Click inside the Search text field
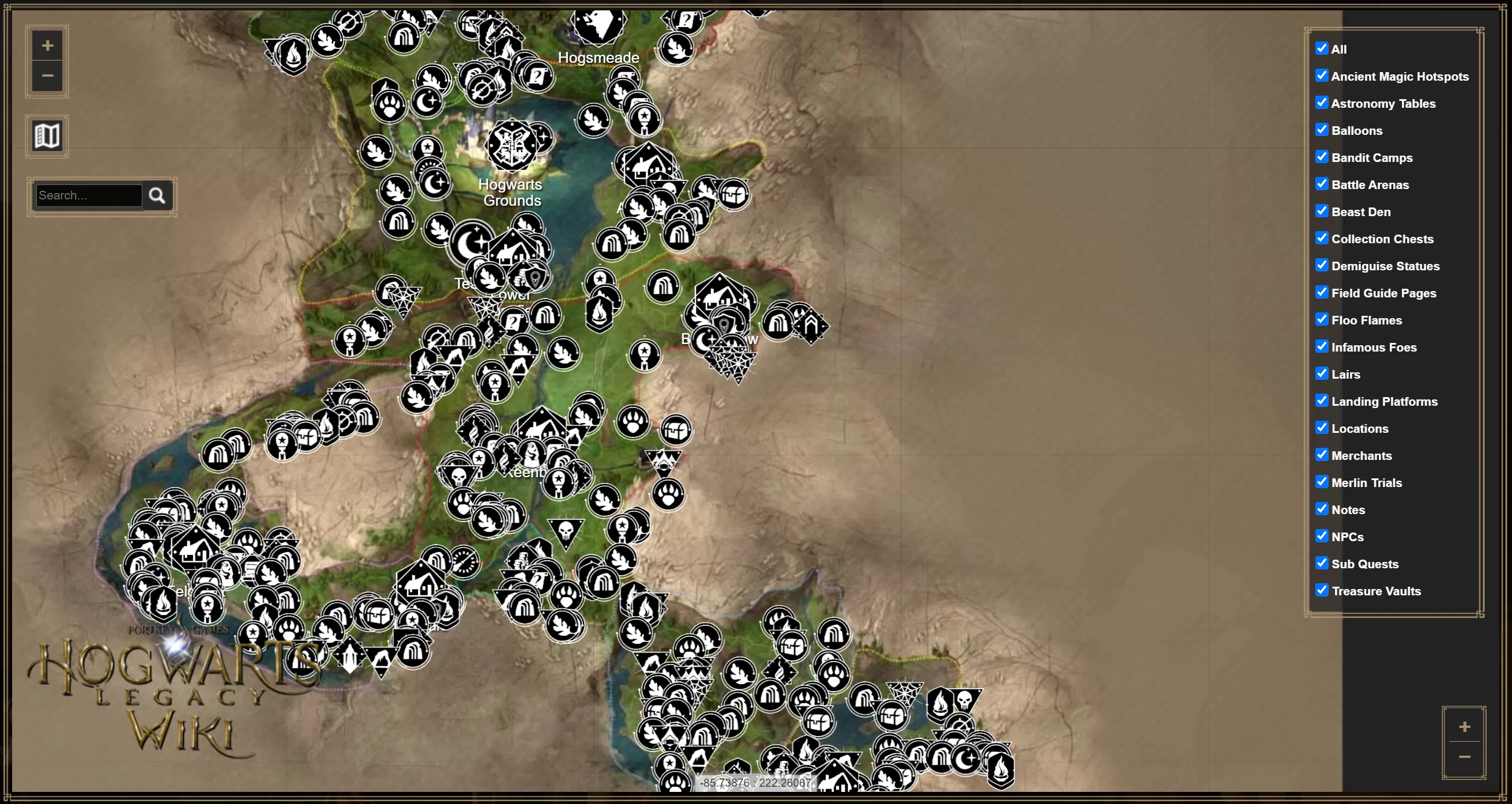 [87, 195]
